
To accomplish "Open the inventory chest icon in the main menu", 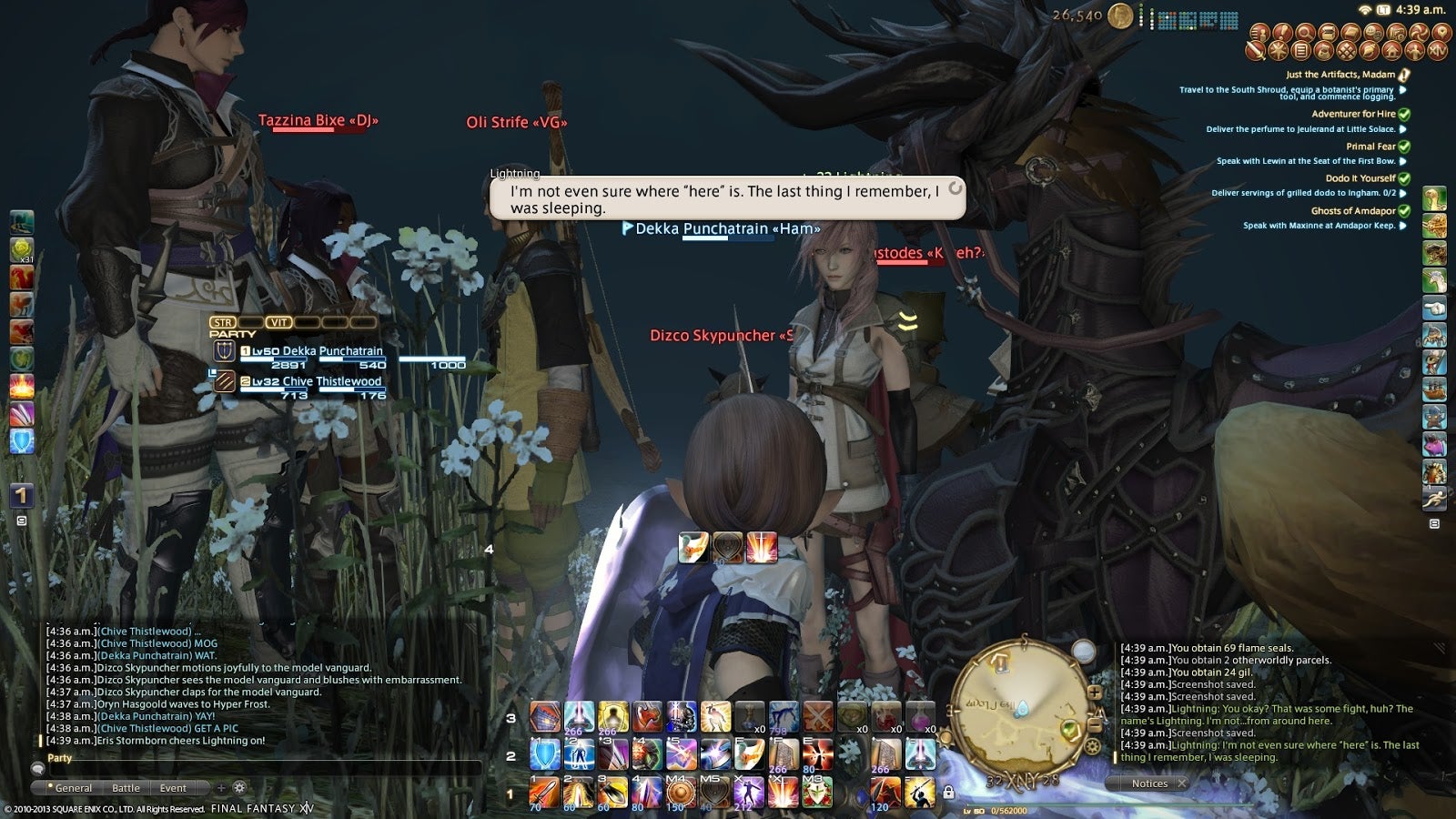I will pos(1328,34).
